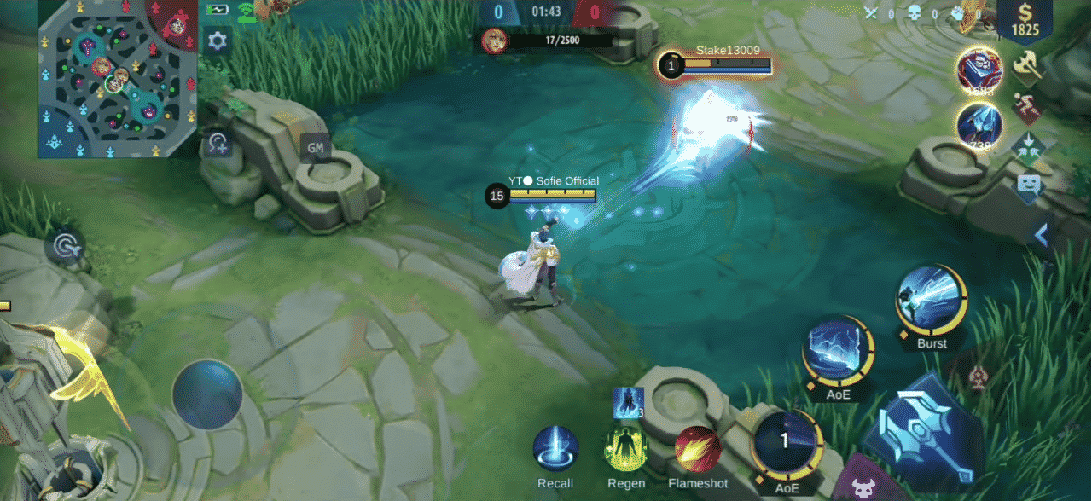Activate the Recall spell

(555, 449)
